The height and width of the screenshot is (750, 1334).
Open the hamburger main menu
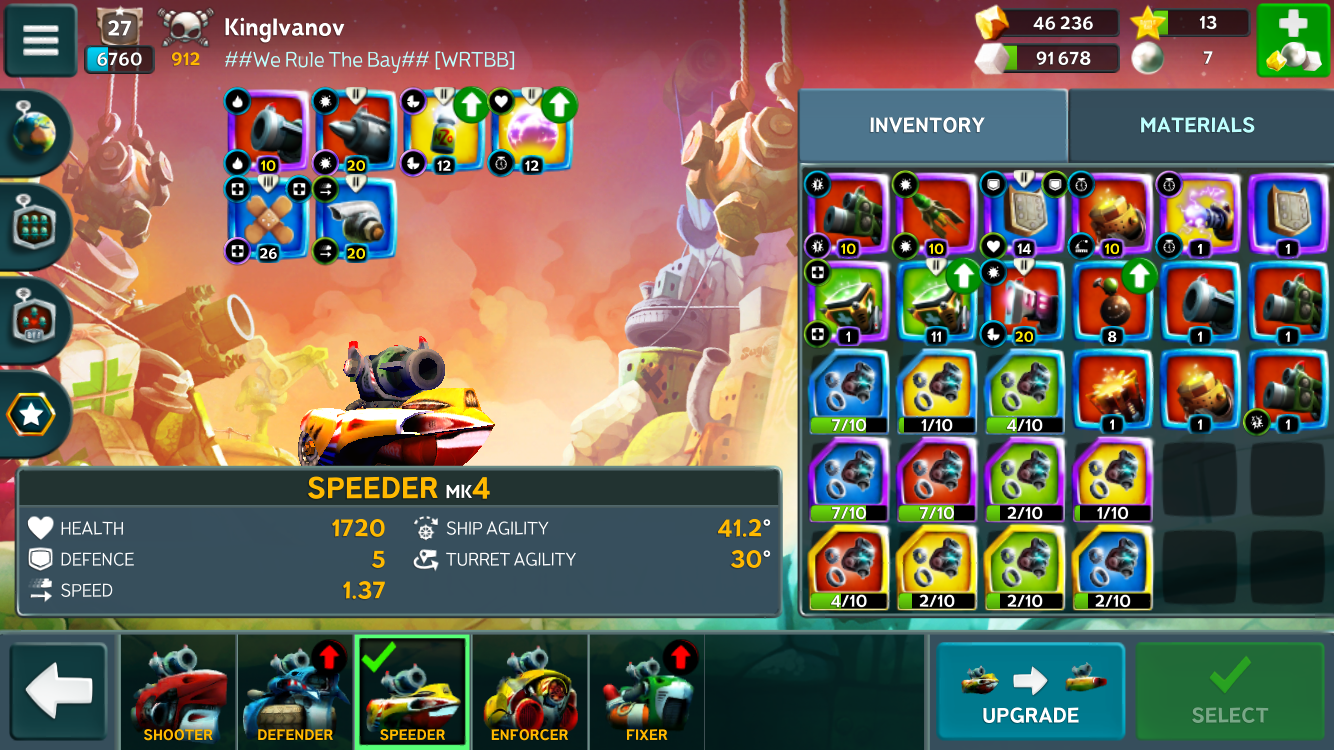(x=41, y=41)
